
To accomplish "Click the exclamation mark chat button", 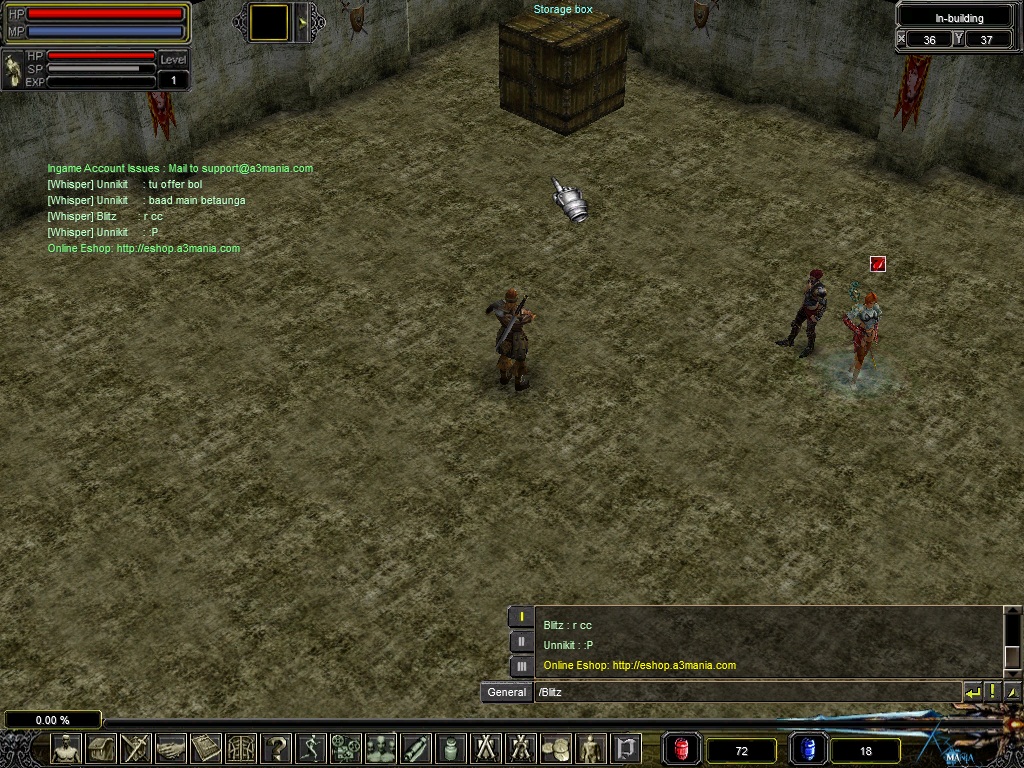I will tap(992, 692).
